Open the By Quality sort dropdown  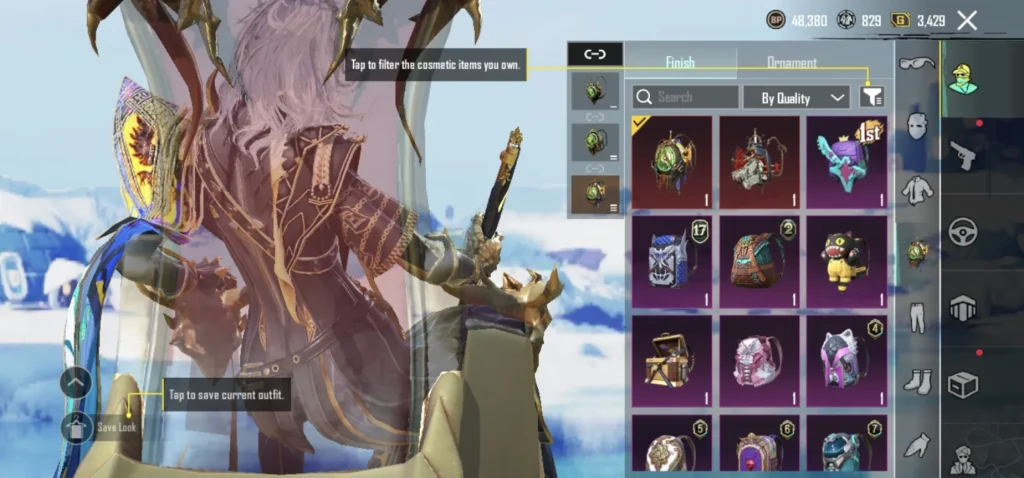[x=796, y=97]
